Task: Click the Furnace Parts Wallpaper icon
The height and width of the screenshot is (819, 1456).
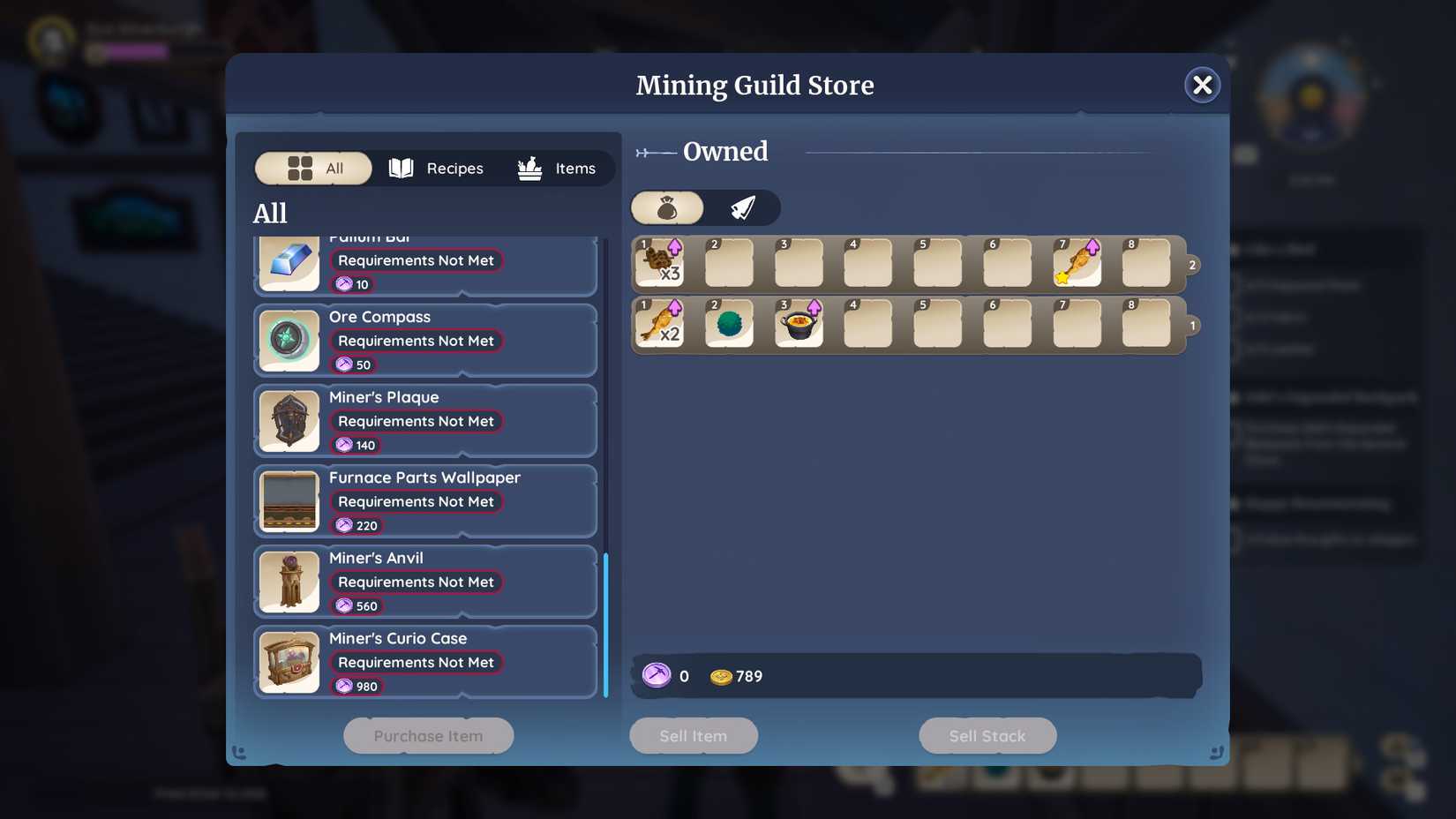Action: 289,501
